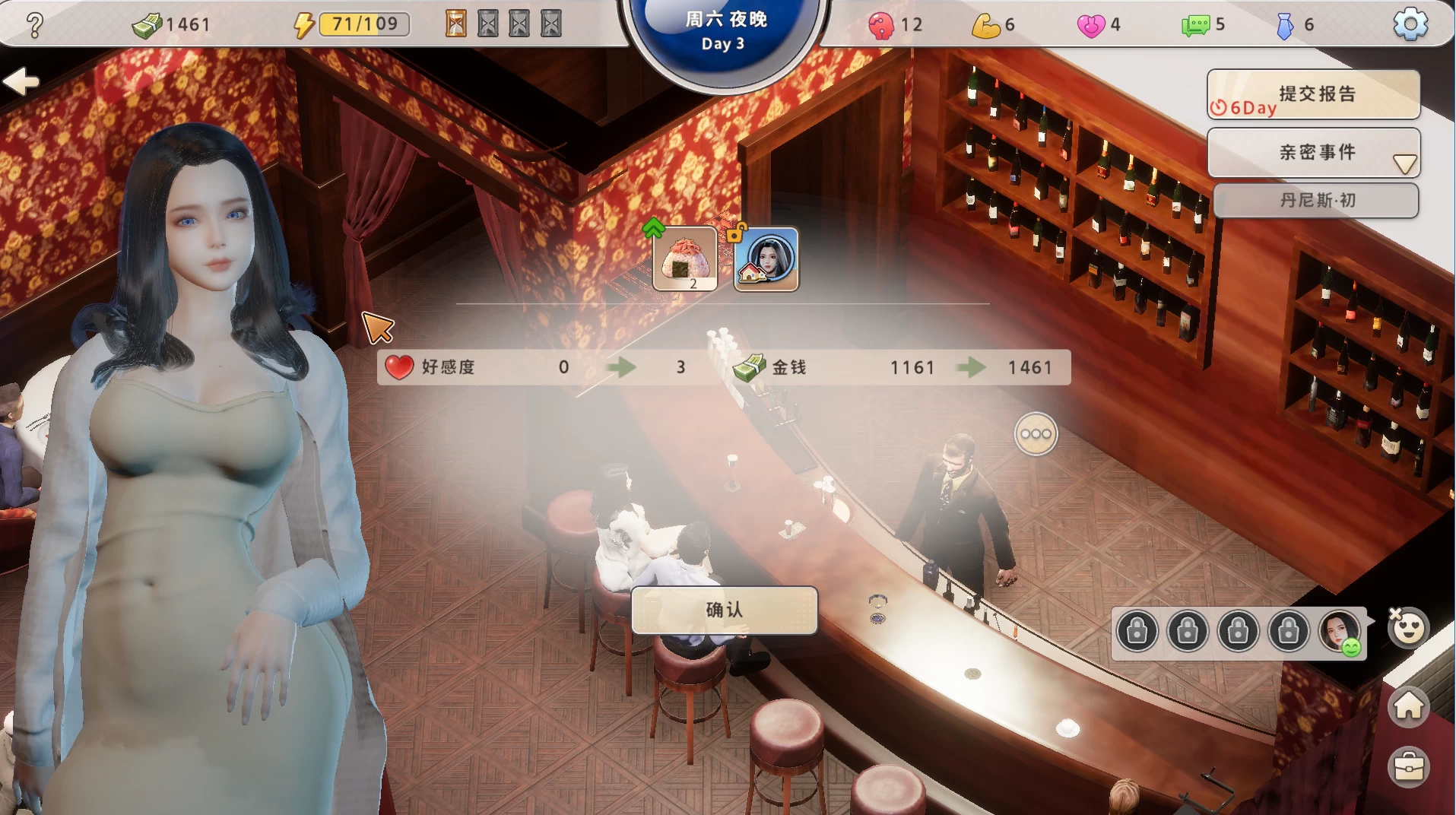The width and height of the screenshot is (1456, 815).
Task: Toggle the smiley face icon
Action: [x=1408, y=628]
